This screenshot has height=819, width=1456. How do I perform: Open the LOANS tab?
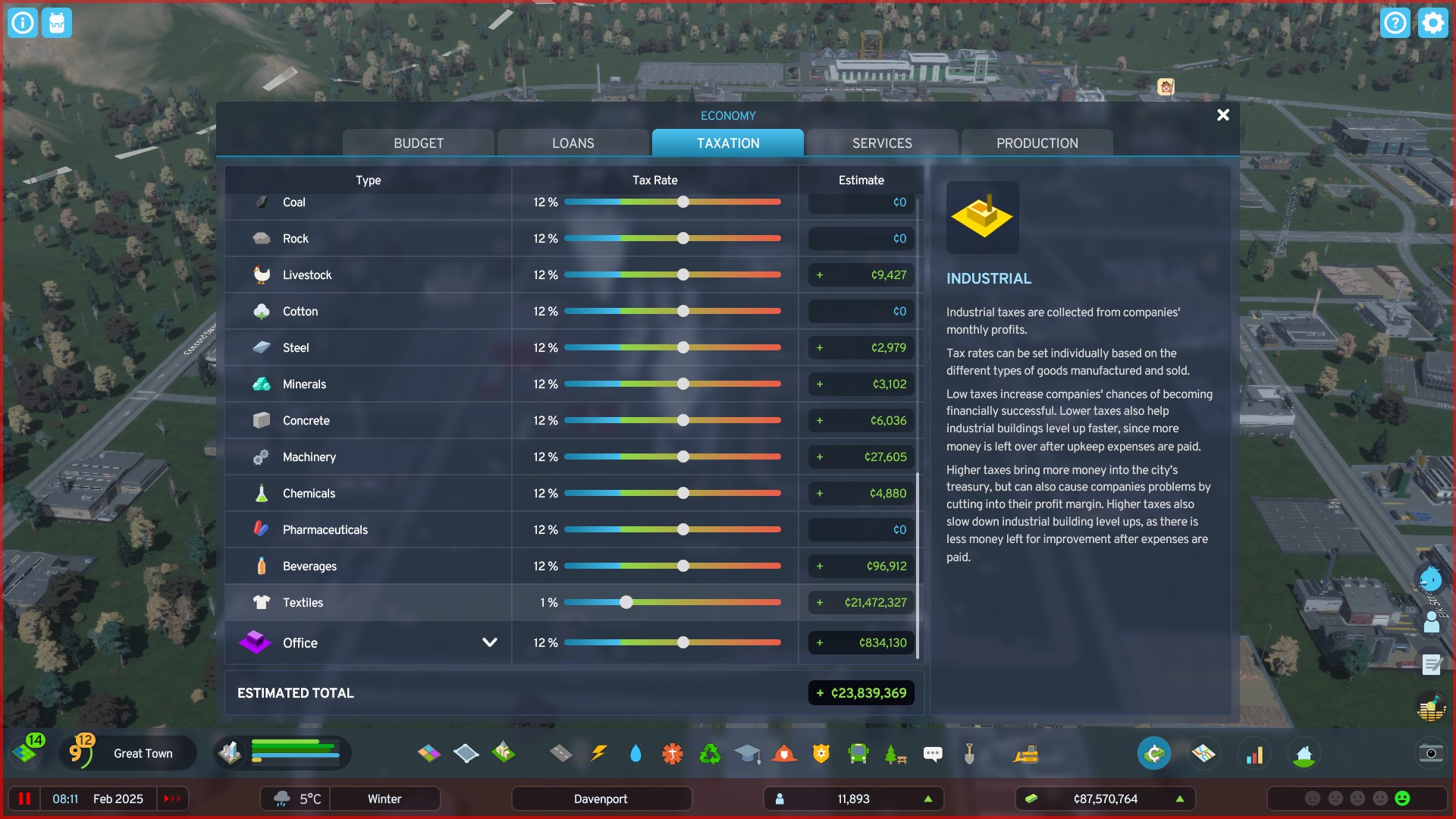(x=573, y=143)
